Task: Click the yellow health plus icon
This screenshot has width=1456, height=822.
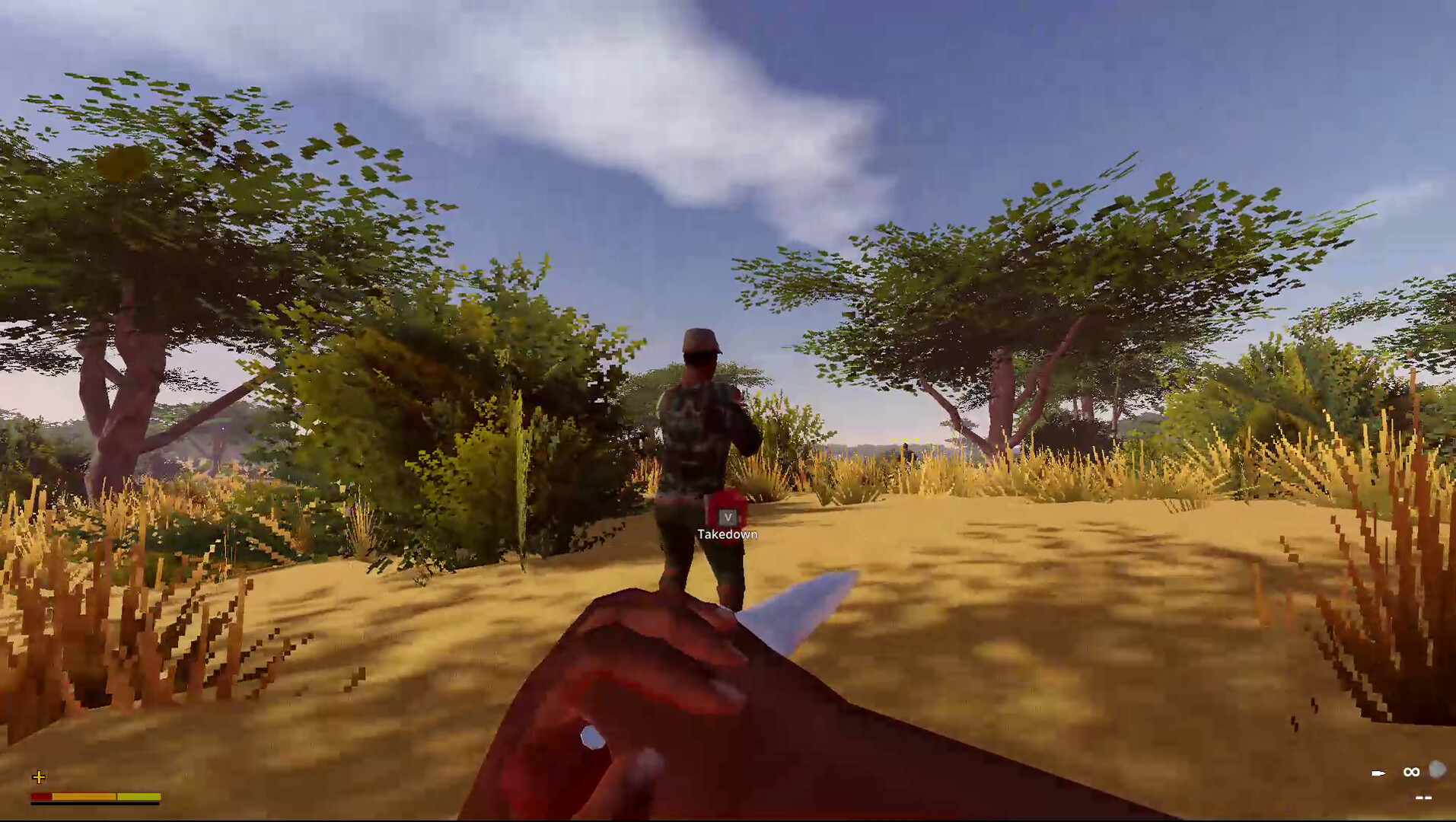Action: coord(39,777)
